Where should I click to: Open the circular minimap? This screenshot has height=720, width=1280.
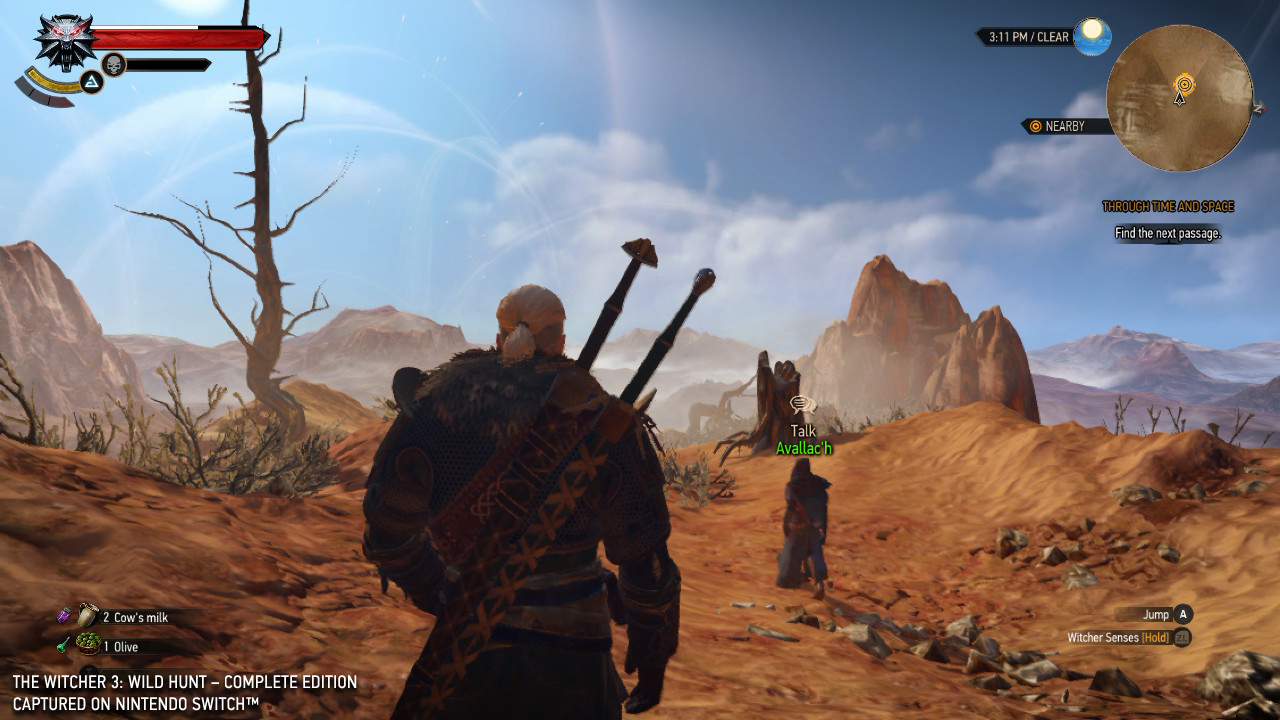1179,98
